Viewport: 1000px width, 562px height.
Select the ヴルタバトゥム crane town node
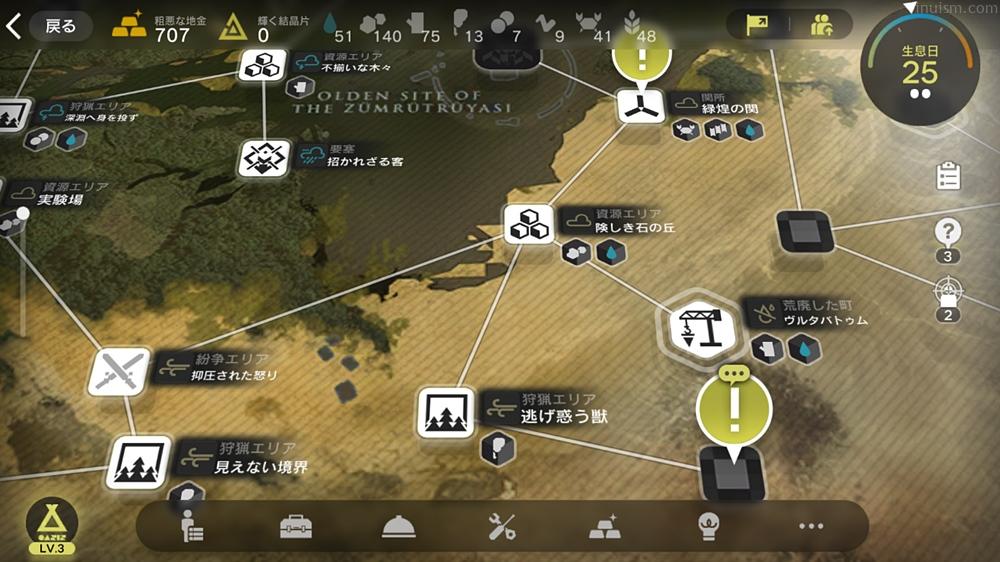click(x=697, y=324)
